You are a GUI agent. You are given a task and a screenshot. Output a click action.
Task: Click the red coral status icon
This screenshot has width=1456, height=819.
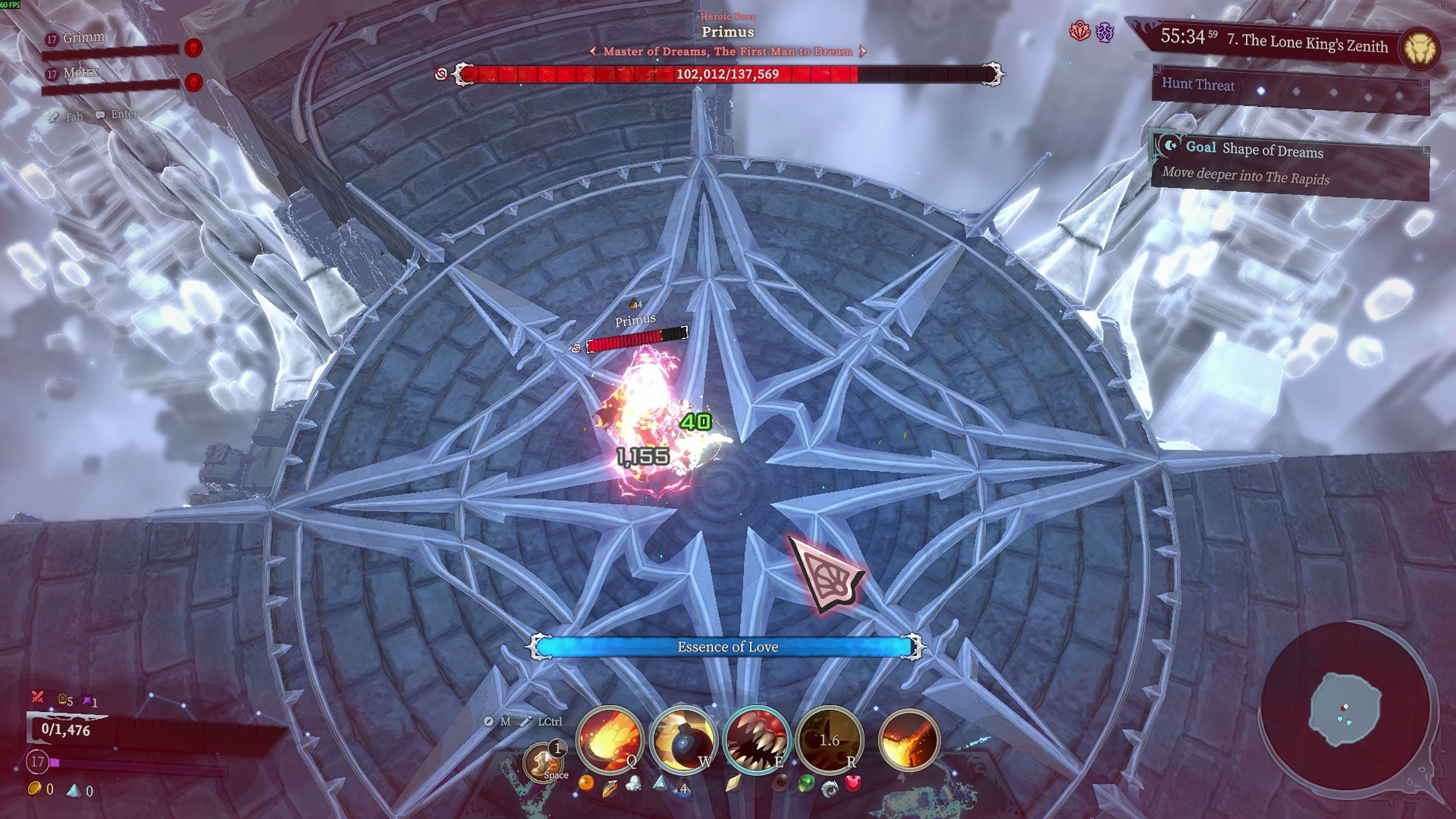point(1079,31)
